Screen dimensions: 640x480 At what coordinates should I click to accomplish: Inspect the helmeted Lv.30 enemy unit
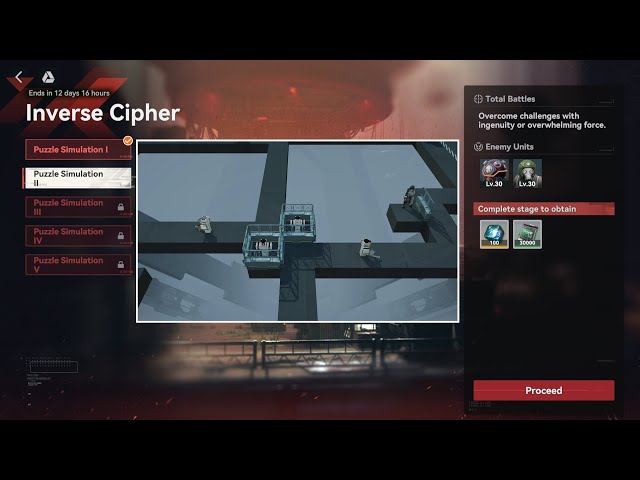(495, 174)
